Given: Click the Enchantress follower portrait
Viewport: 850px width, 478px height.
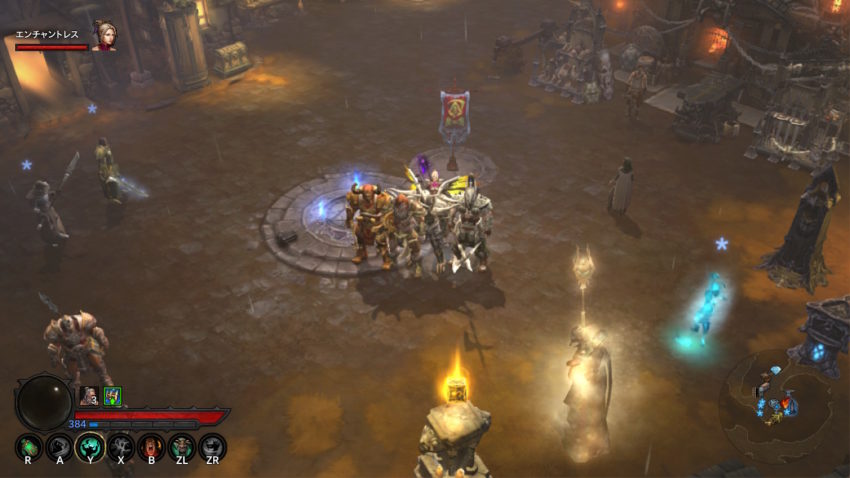Looking at the screenshot, I should (x=102, y=36).
